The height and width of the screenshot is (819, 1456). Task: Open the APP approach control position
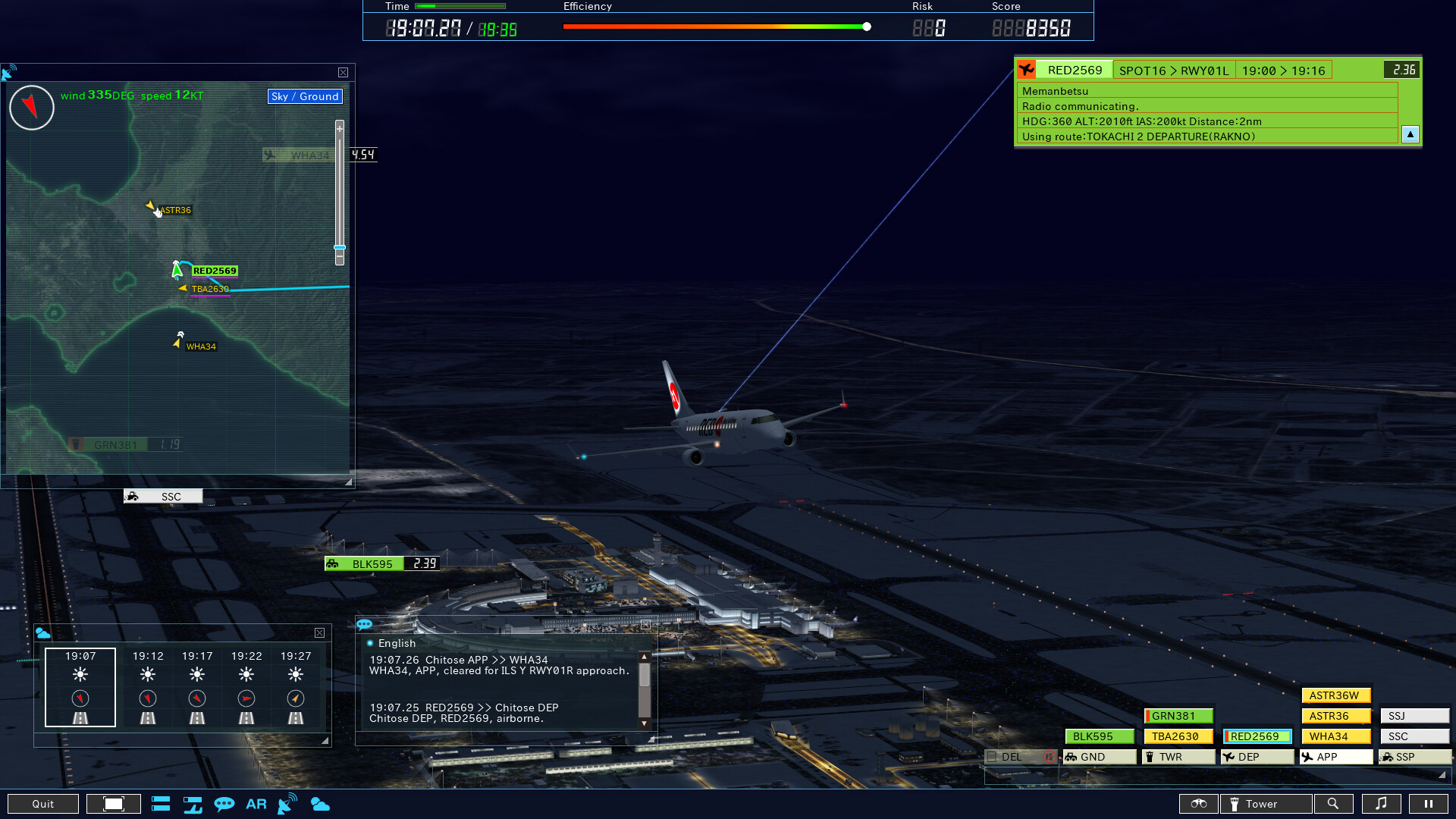click(x=1335, y=757)
